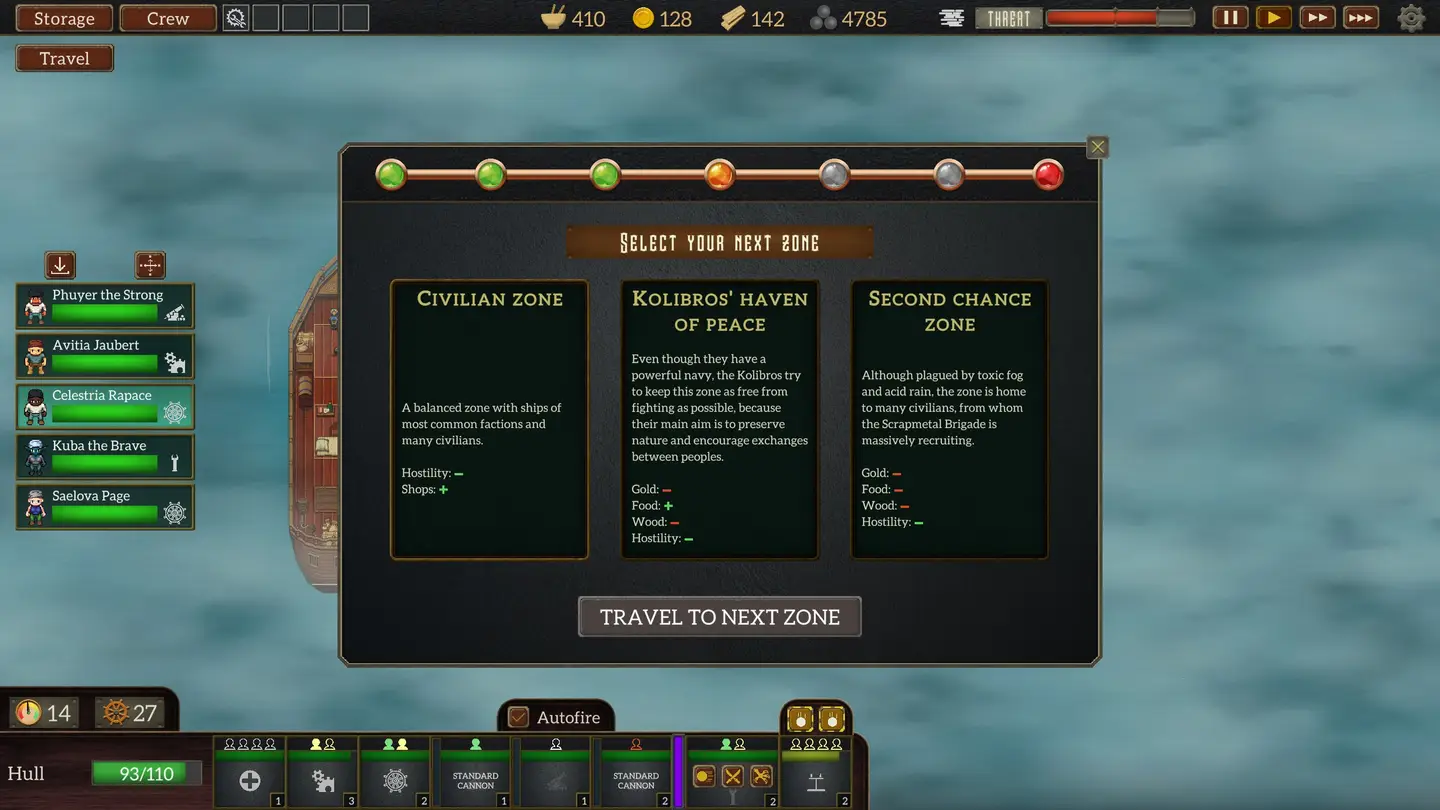The image size is (1440, 810).
Task: Pick the Second Chance Zone card
Action: pyautogui.click(x=949, y=419)
